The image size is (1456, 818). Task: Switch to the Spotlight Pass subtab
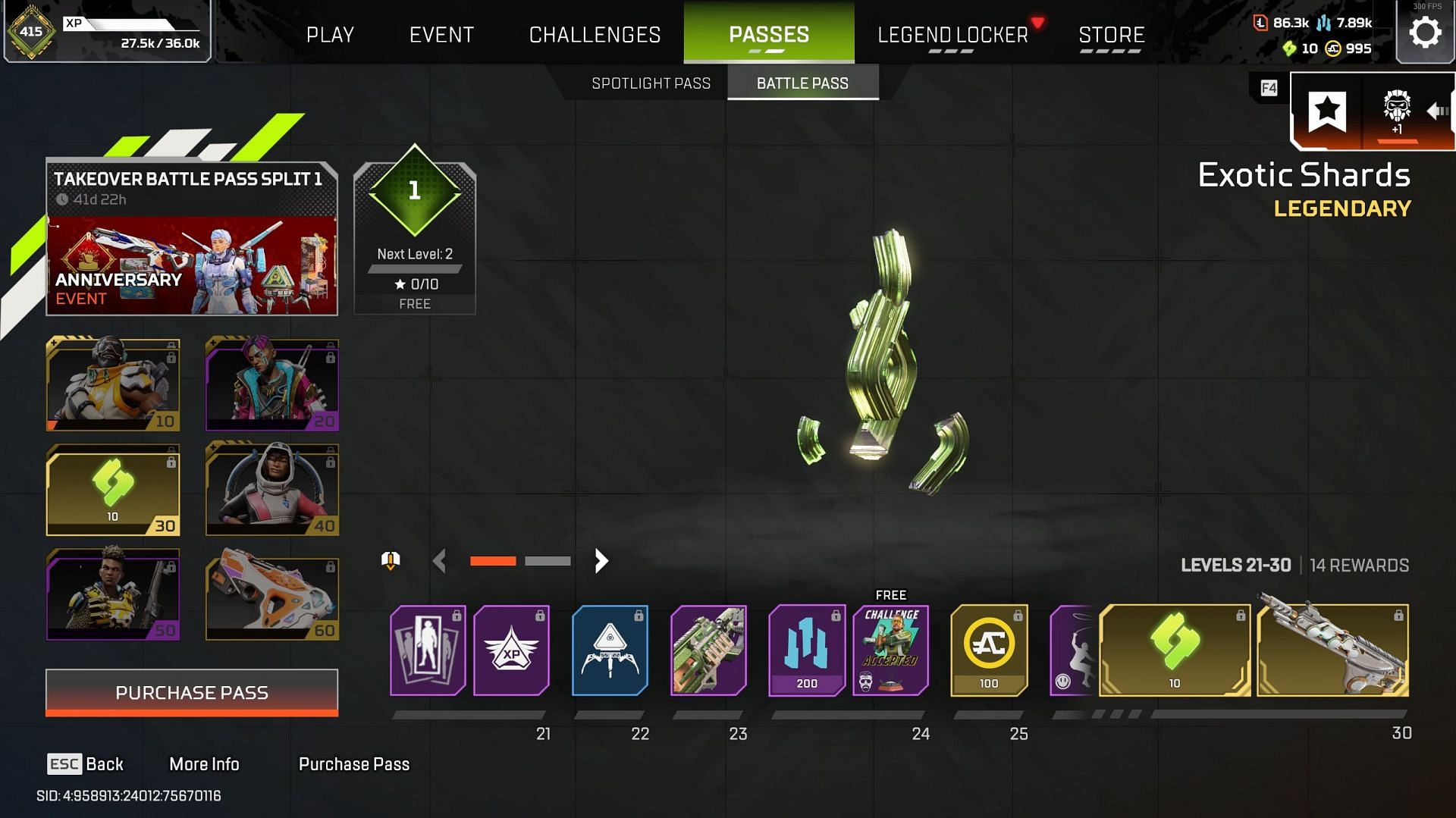[x=651, y=83]
